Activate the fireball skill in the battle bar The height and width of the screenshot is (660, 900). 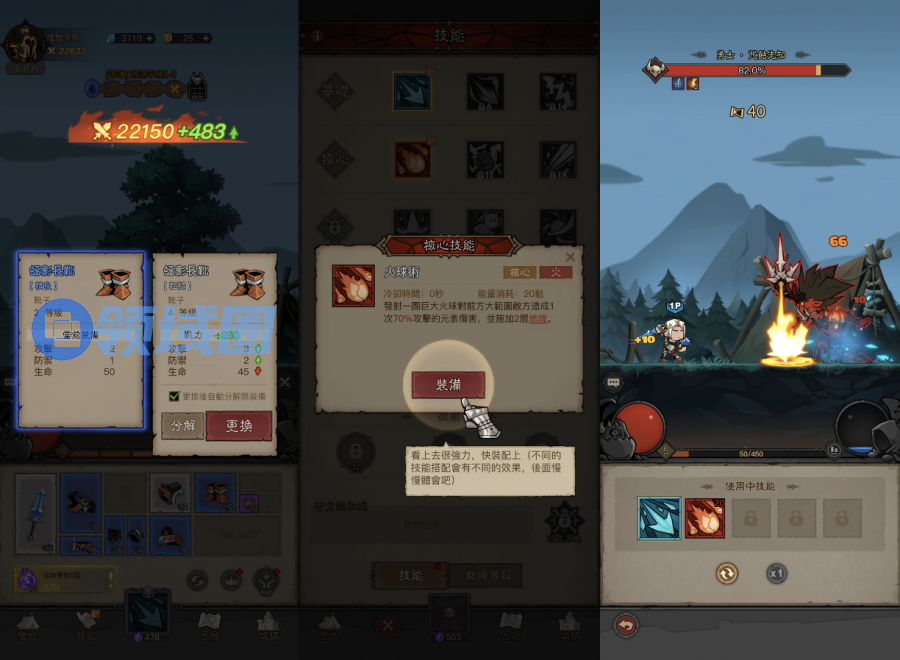pyautogui.click(x=704, y=518)
